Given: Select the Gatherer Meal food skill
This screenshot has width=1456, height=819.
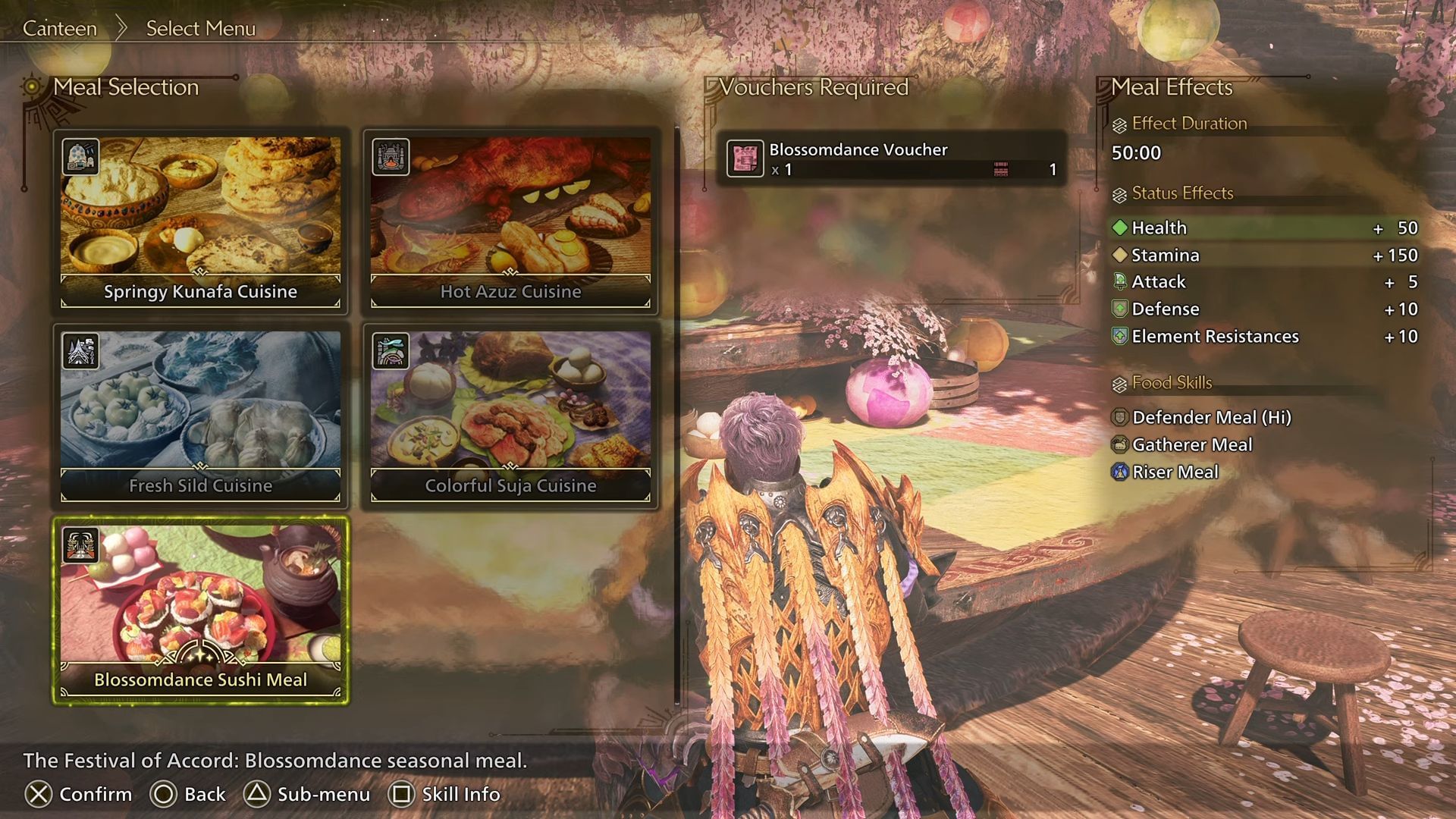Looking at the screenshot, I should [x=1191, y=444].
